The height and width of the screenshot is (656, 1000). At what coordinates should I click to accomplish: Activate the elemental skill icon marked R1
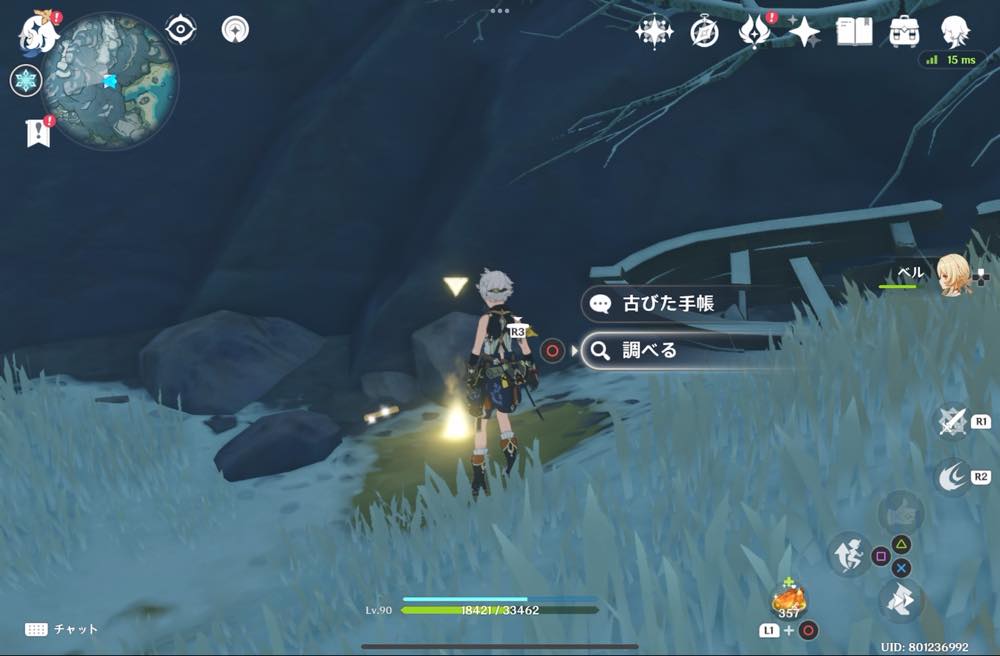(x=952, y=421)
